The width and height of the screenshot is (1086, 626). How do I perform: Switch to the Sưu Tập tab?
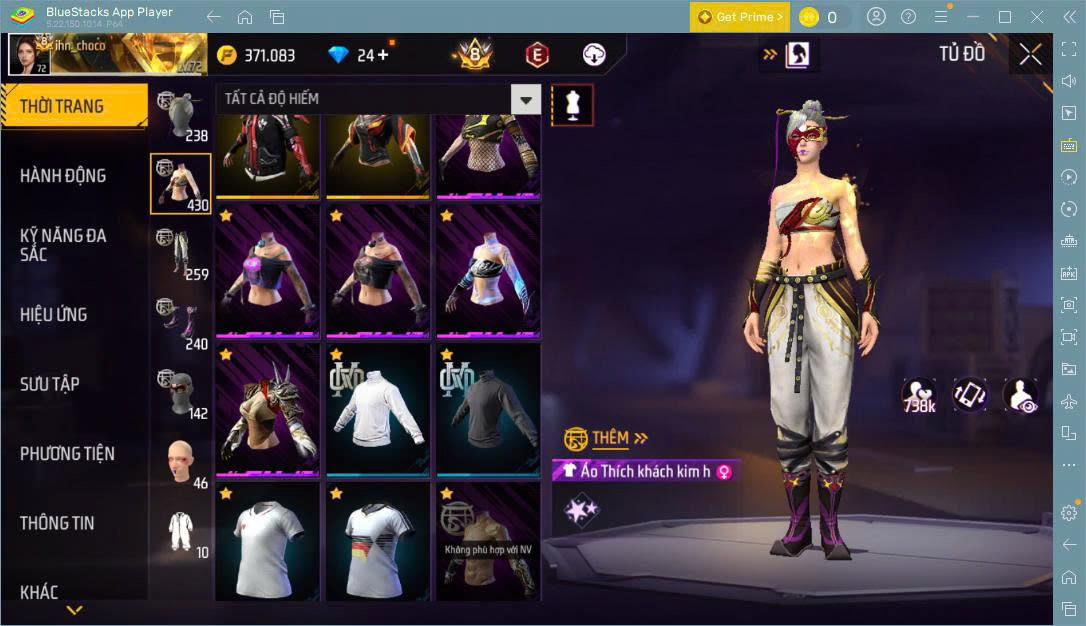50,384
